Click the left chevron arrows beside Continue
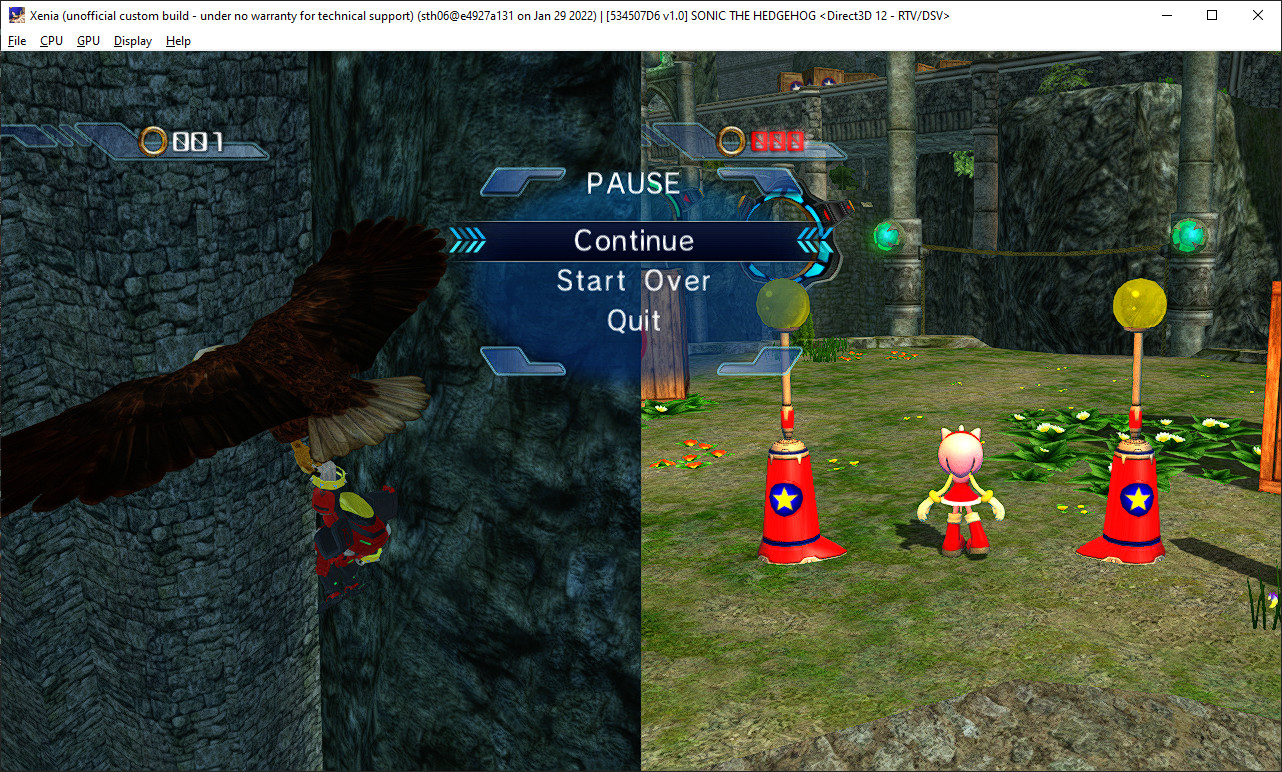Image resolution: width=1282 pixels, height=772 pixels. tap(466, 240)
